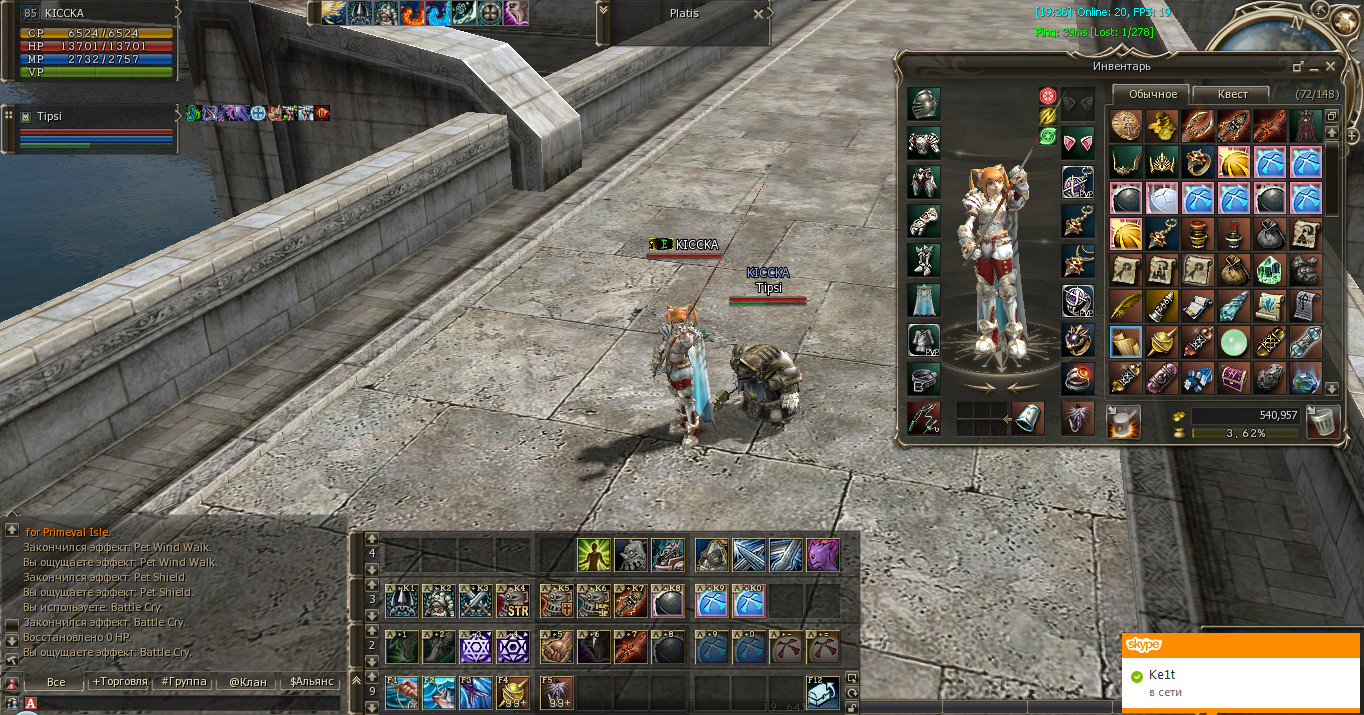Select the equipped helmet slot
This screenshot has width=1364, height=715.
click(x=923, y=104)
